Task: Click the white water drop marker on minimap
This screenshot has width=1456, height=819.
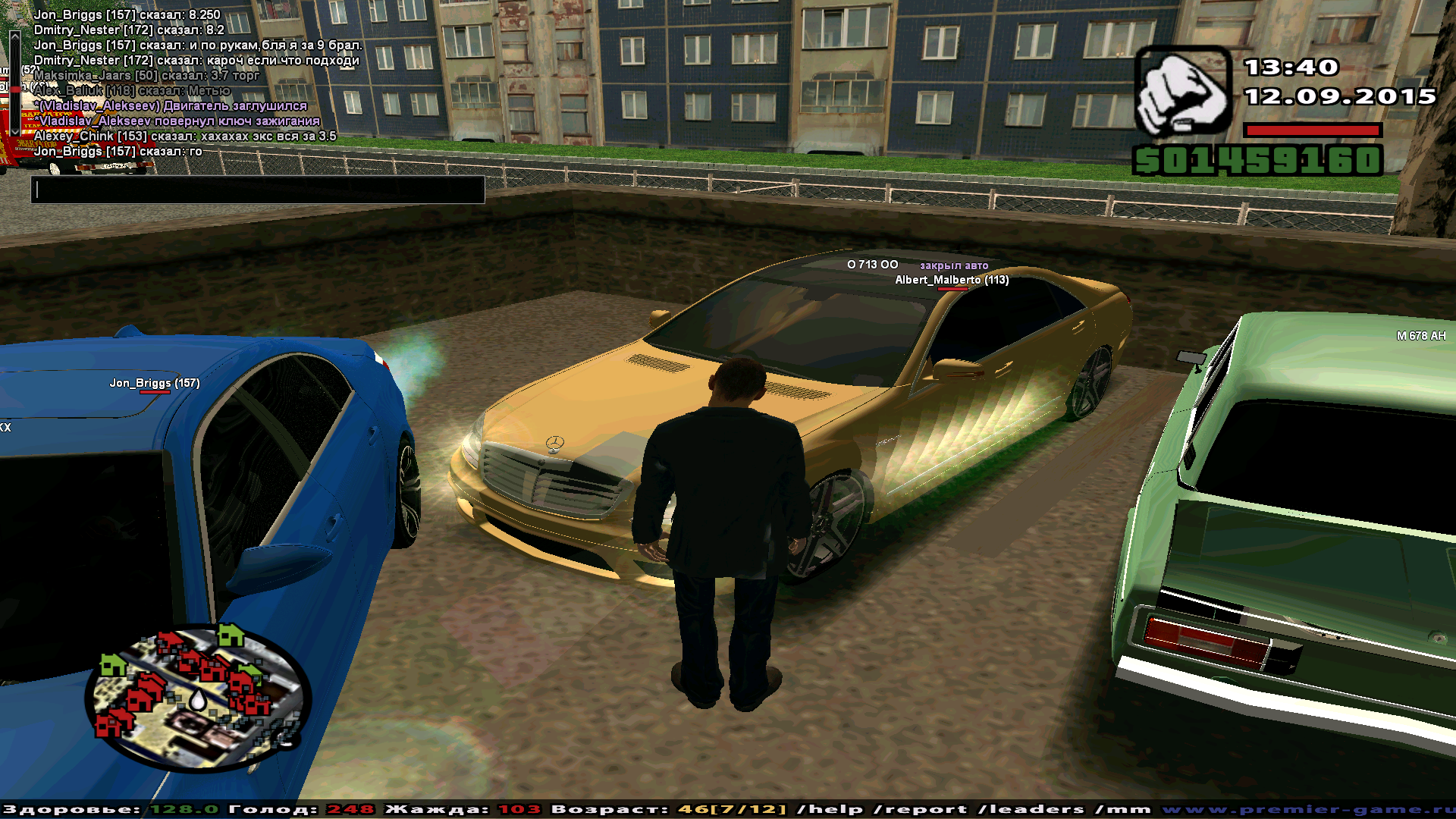Action: (197, 699)
